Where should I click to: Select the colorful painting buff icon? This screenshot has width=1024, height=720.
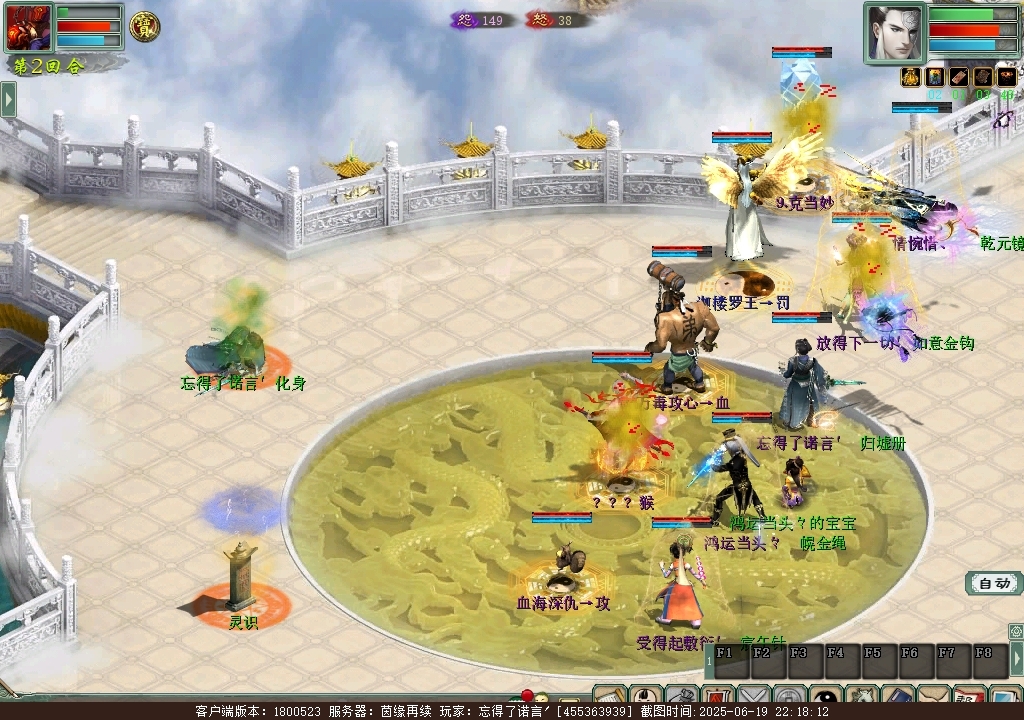(935, 78)
